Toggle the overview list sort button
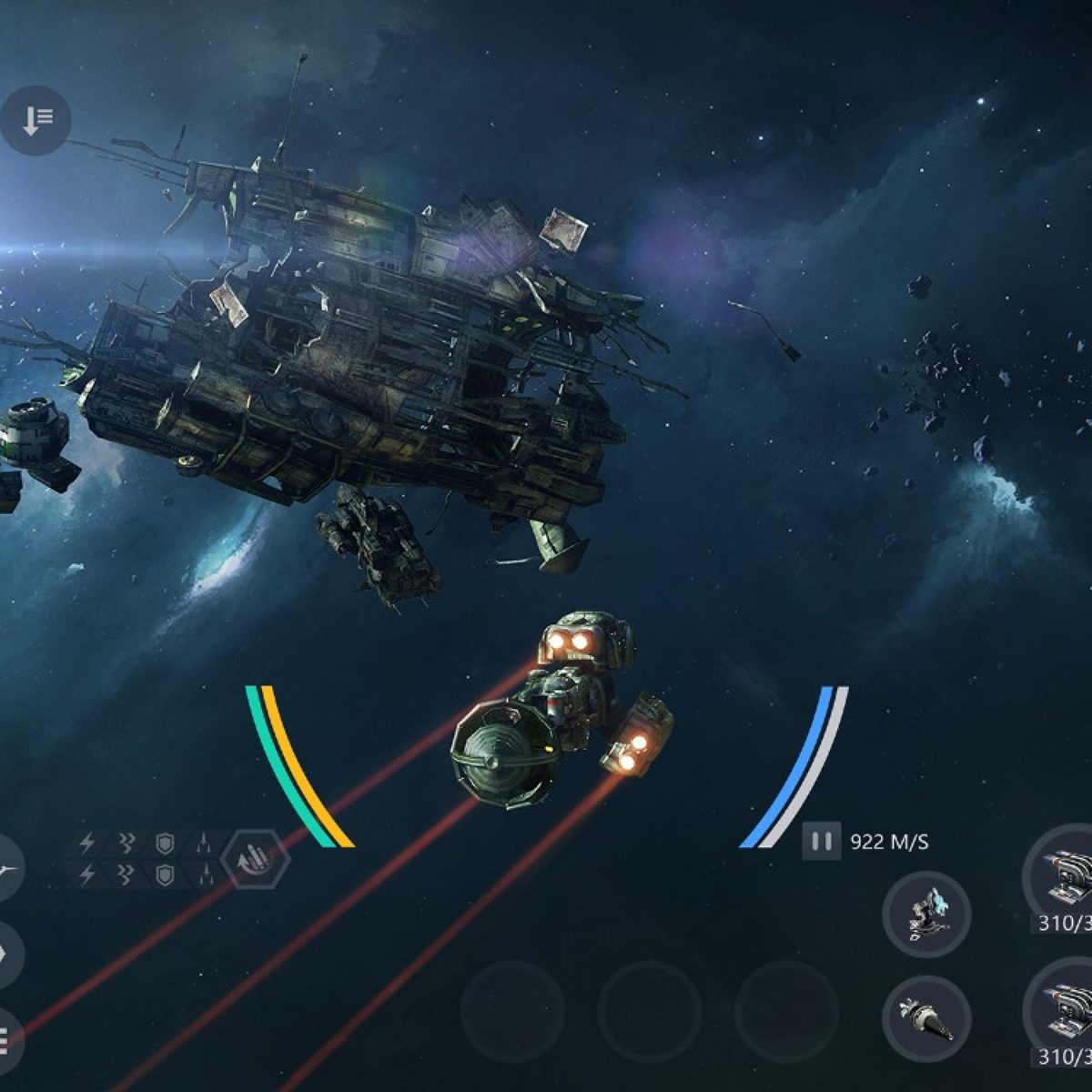 click(36, 119)
